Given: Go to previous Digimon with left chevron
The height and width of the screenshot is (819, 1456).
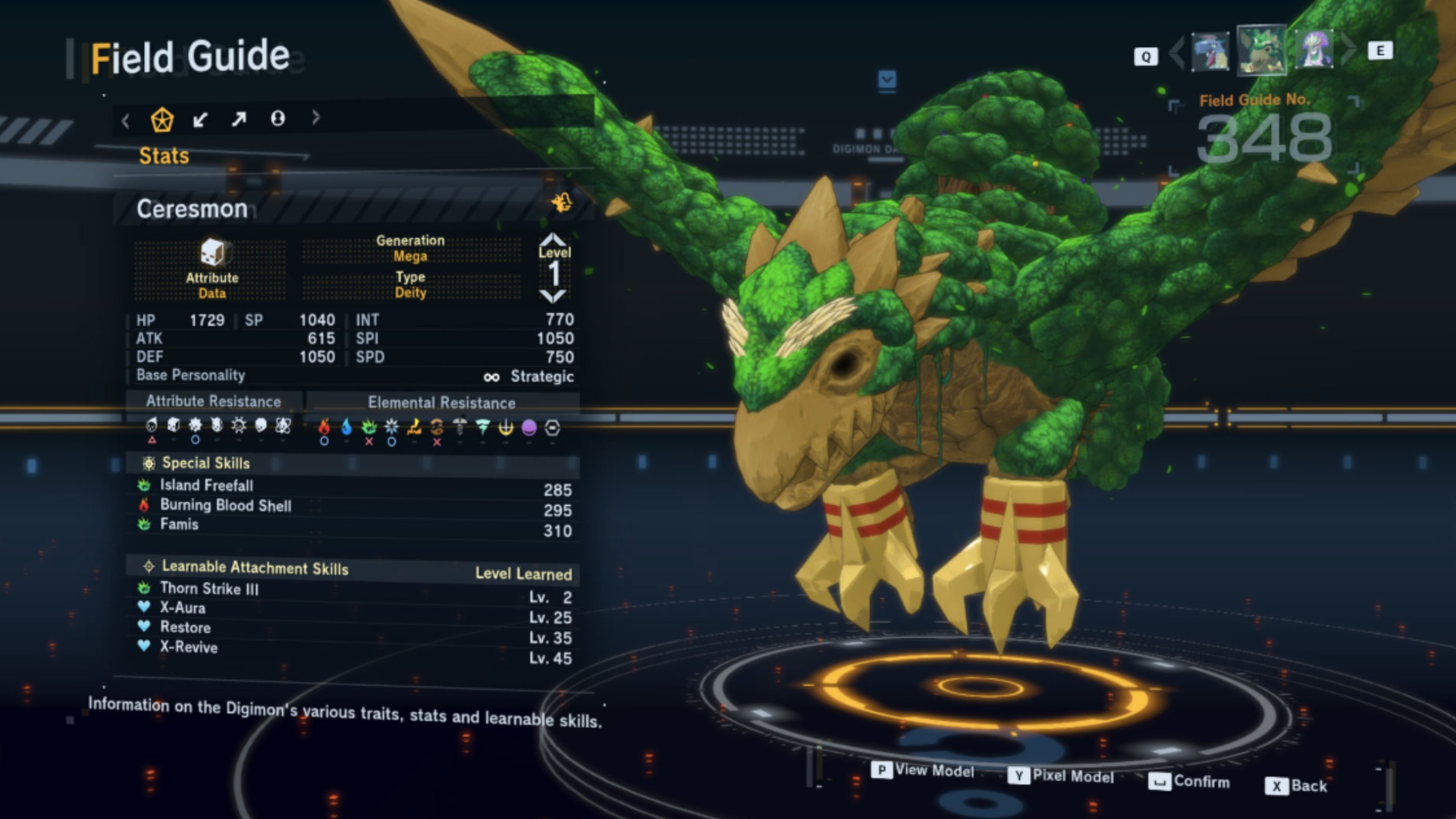Looking at the screenshot, I should 1176,52.
